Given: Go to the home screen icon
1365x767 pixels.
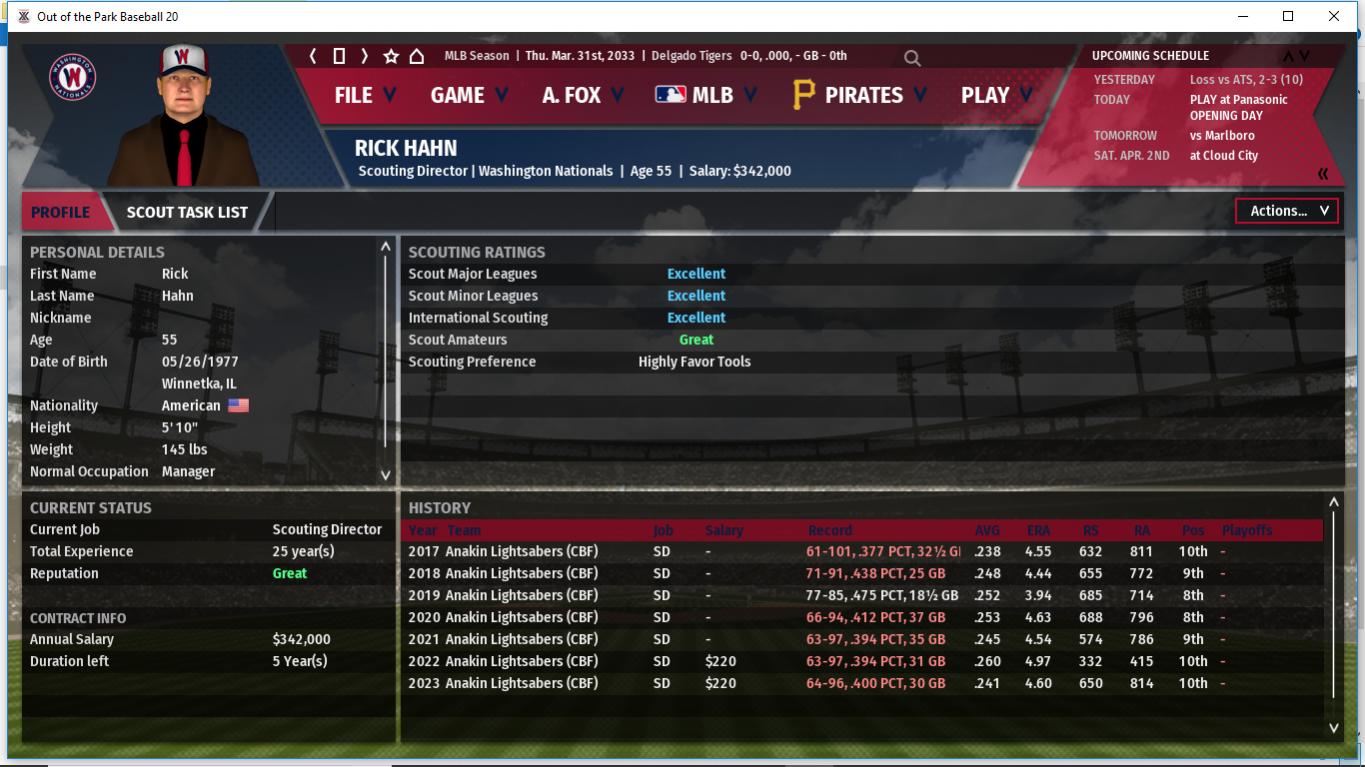Looking at the screenshot, I should pyautogui.click(x=417, y=56).
